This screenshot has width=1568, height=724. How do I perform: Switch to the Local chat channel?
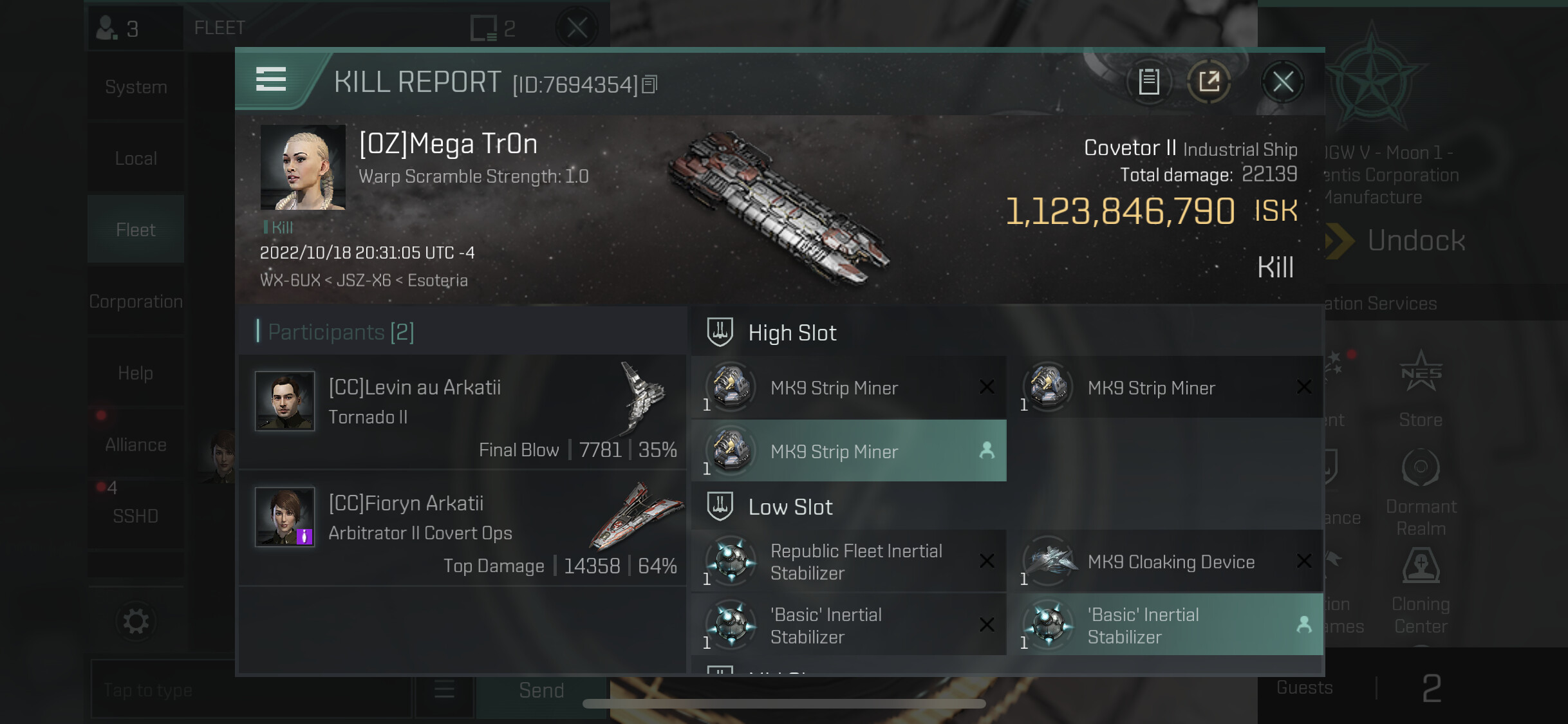(136, 158)
